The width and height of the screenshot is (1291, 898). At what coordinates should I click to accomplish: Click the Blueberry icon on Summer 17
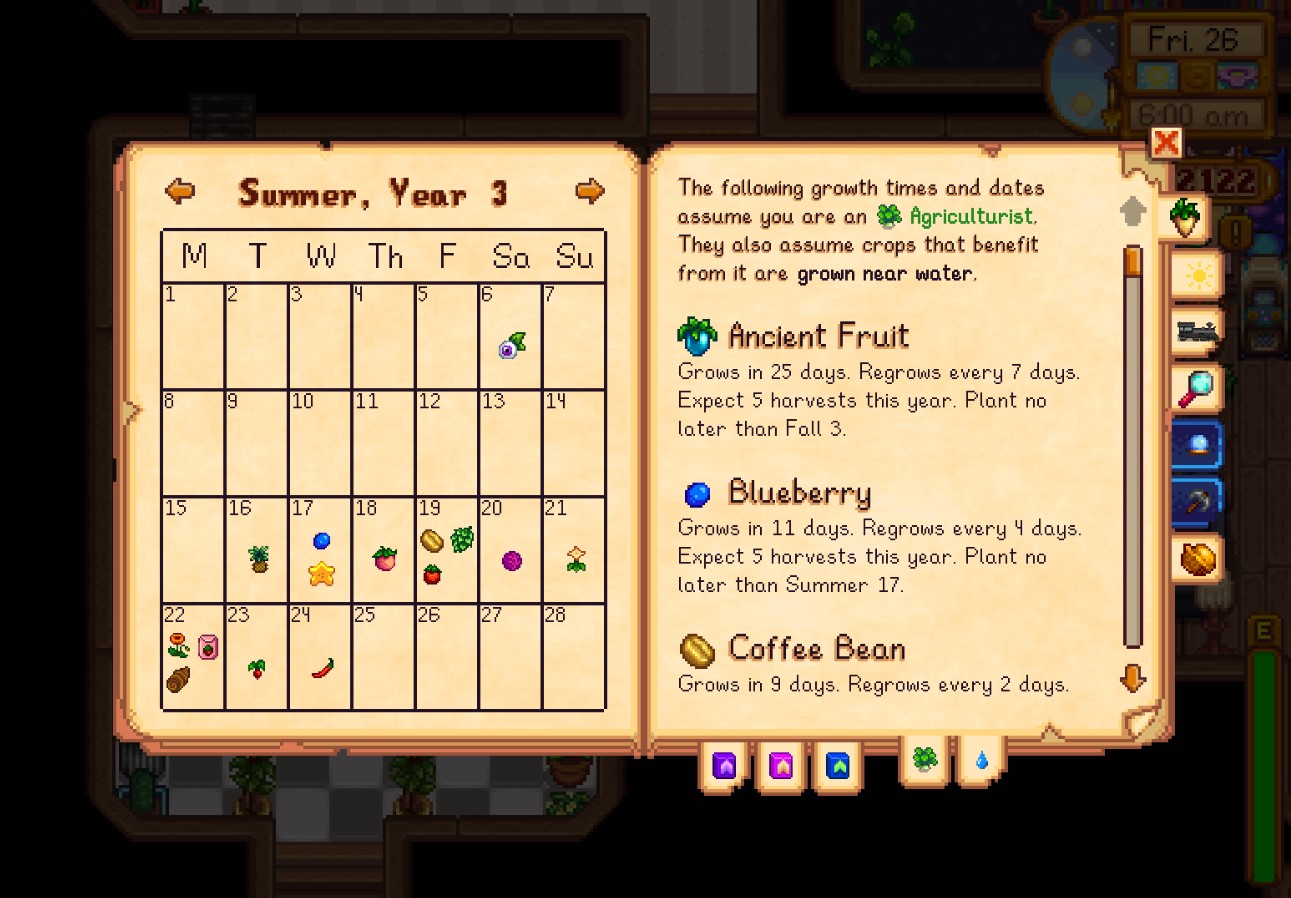[x=322, y=540]
